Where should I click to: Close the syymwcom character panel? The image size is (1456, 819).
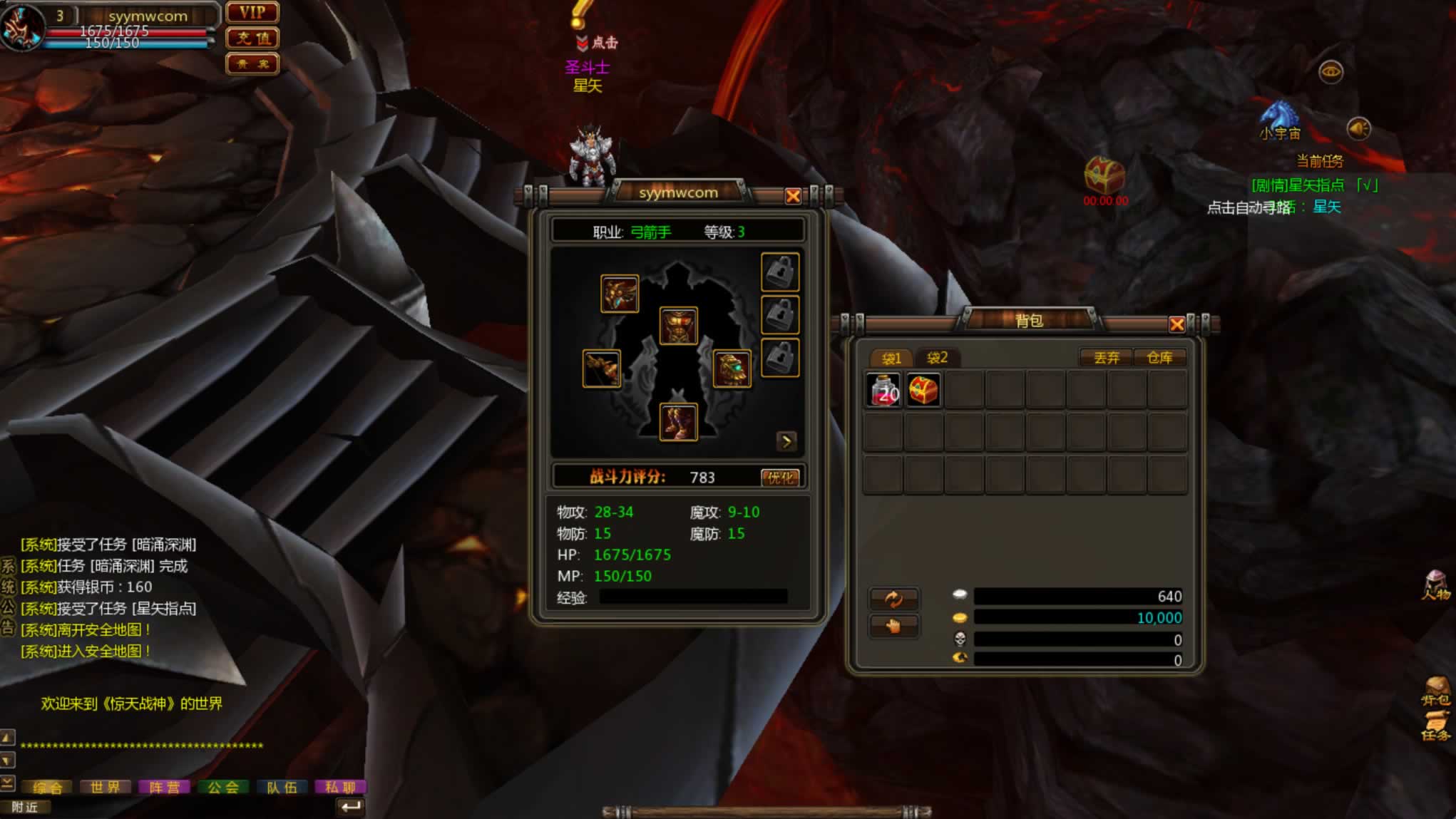point(792,196)
